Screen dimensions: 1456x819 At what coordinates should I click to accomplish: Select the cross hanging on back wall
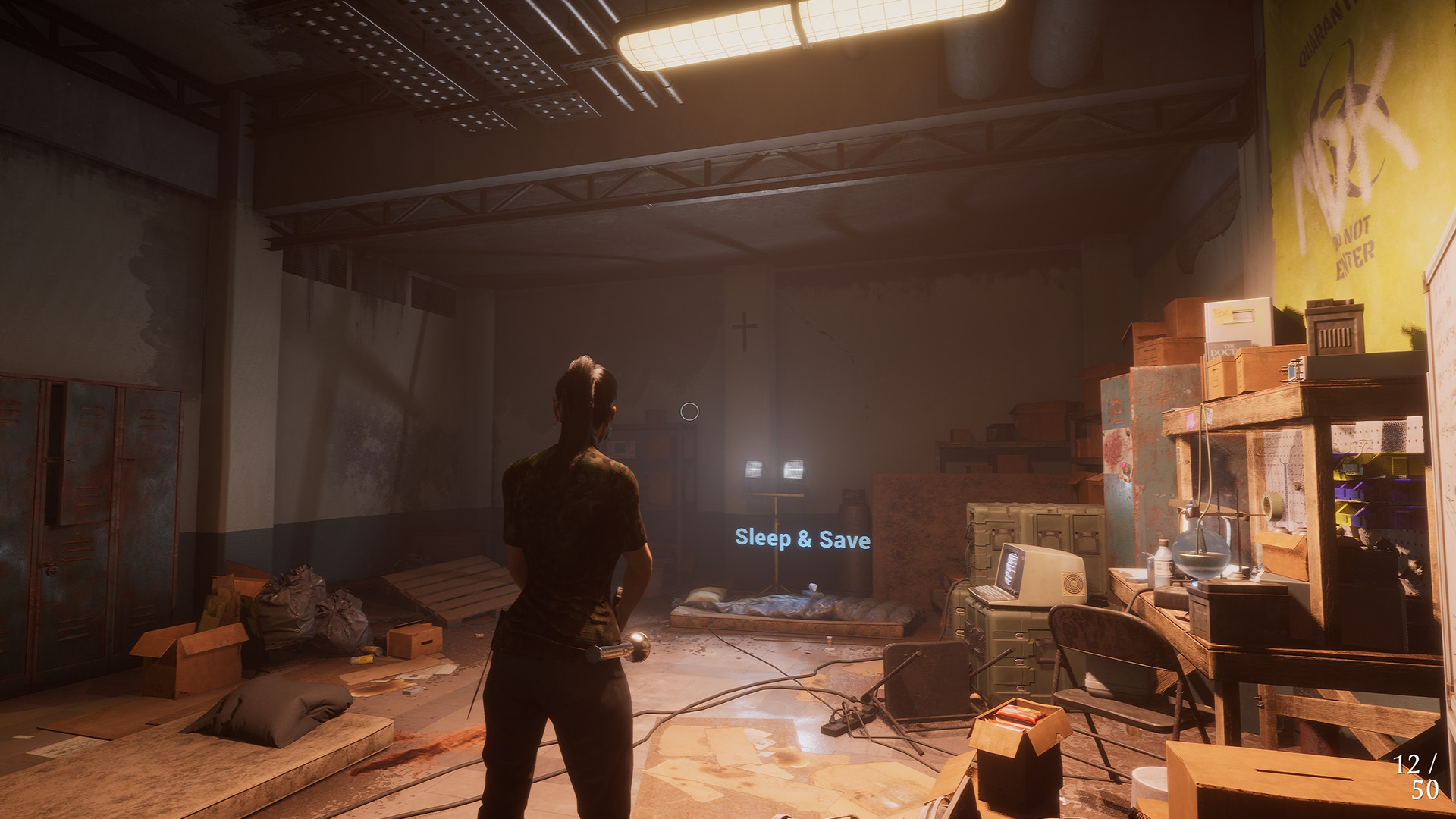click(745, 331)
